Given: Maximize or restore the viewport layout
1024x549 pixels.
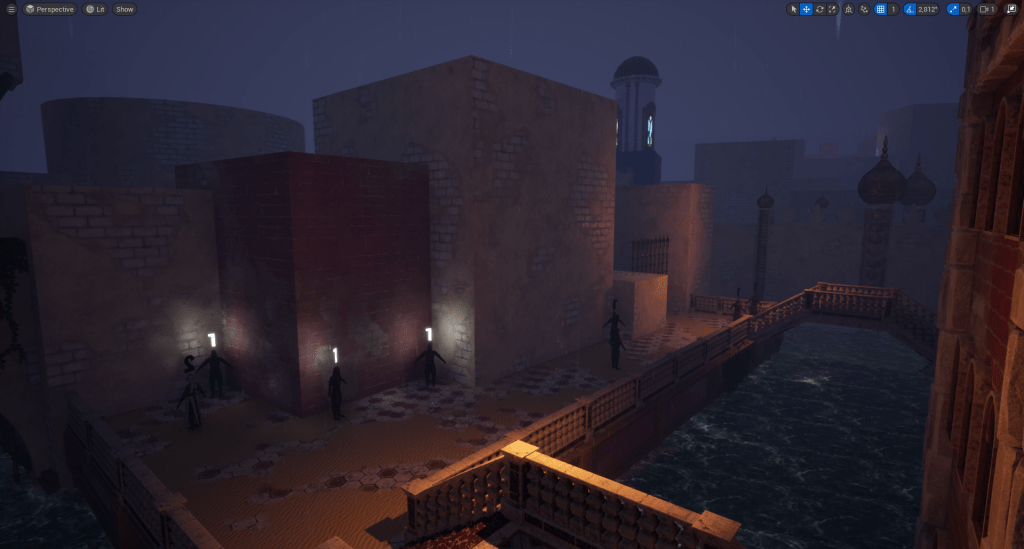Looking at the screenshot, I should (x=1011, y=9).
